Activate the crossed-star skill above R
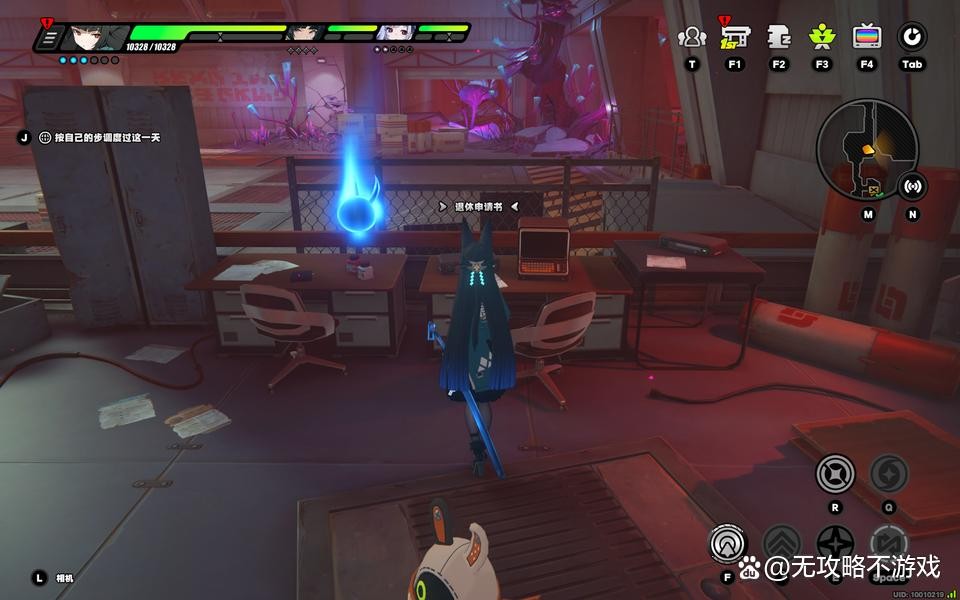960x600 pixels. tap(835, 473)
